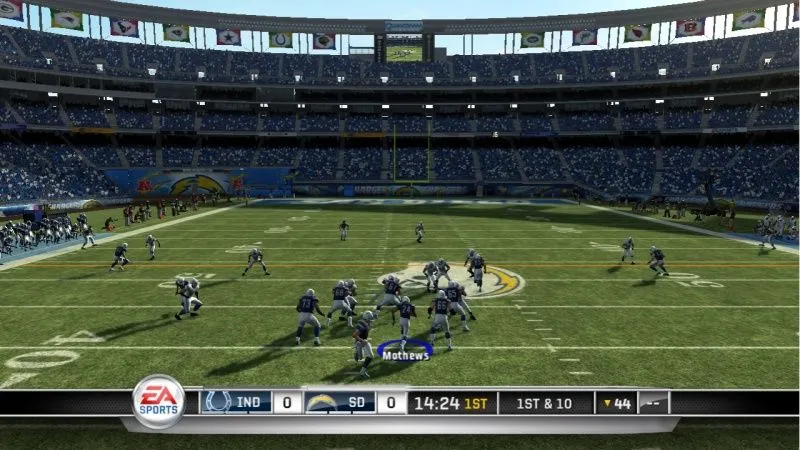Click the EA Sports logo badge
The width and height of the screenshot is (800, 450).
pos(159,402)
